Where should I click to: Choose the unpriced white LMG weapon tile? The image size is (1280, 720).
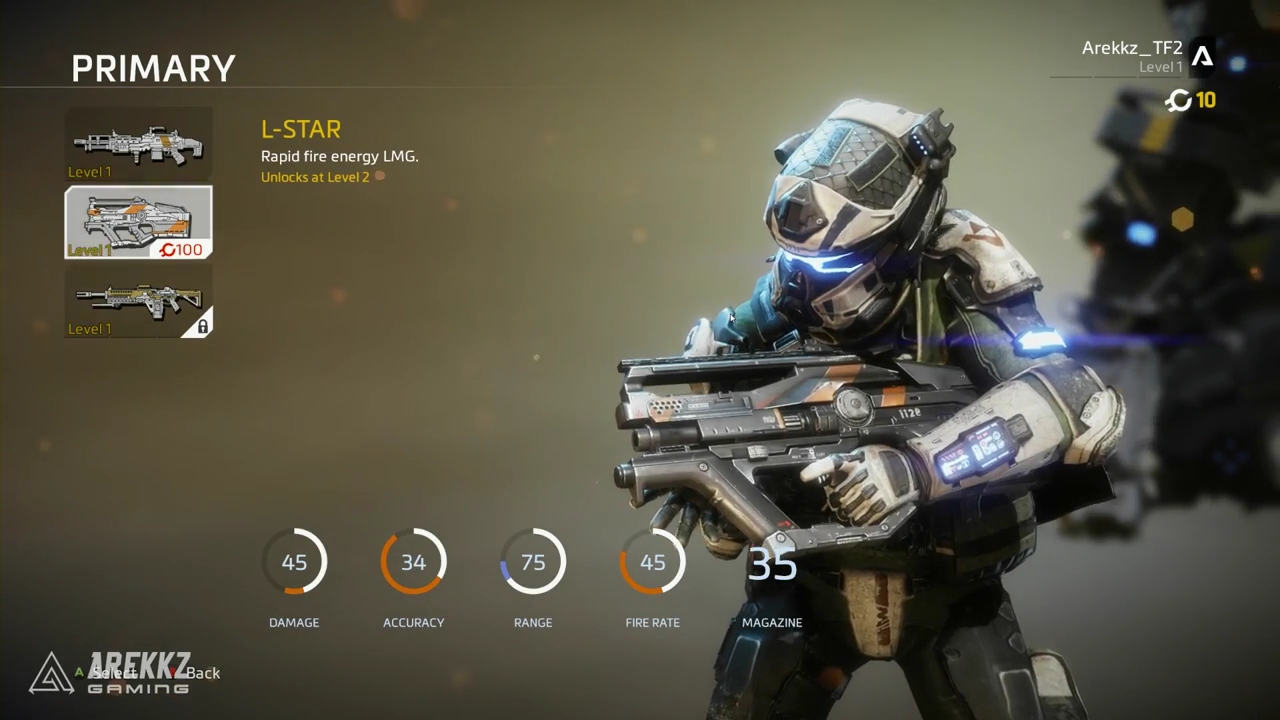[x=138, y=144]
